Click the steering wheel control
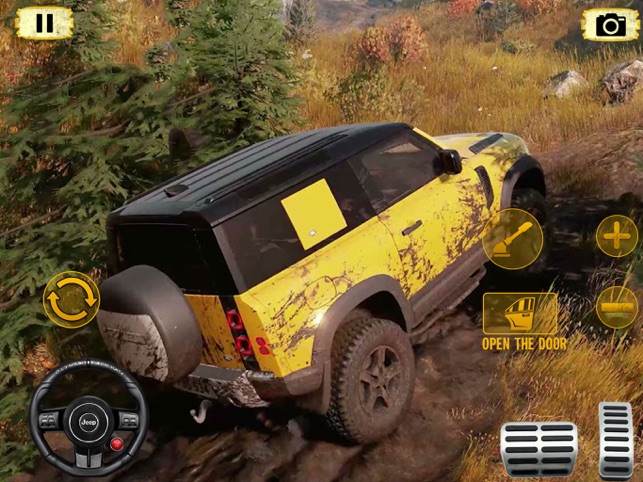The image size is (643, 482). pyautogui.click(x=88, y=419)
